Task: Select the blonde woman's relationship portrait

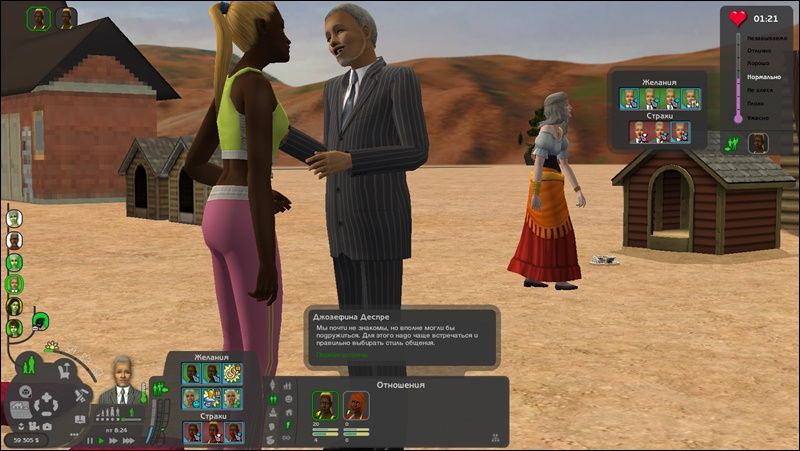Action: click(x=325, y=405)
